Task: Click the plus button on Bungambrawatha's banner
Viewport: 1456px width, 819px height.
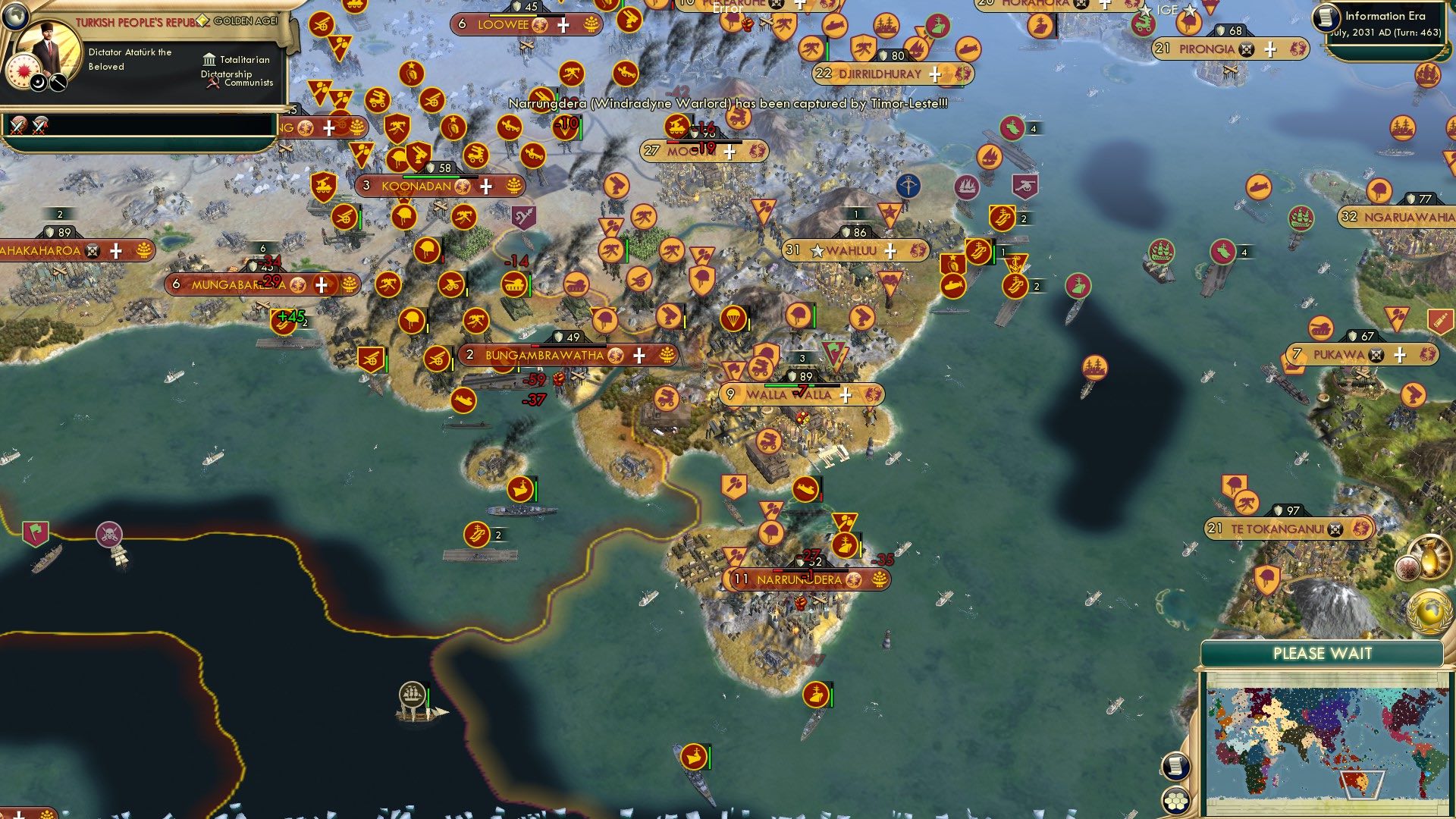Action: pyautogui.click(x=639, y=354)
